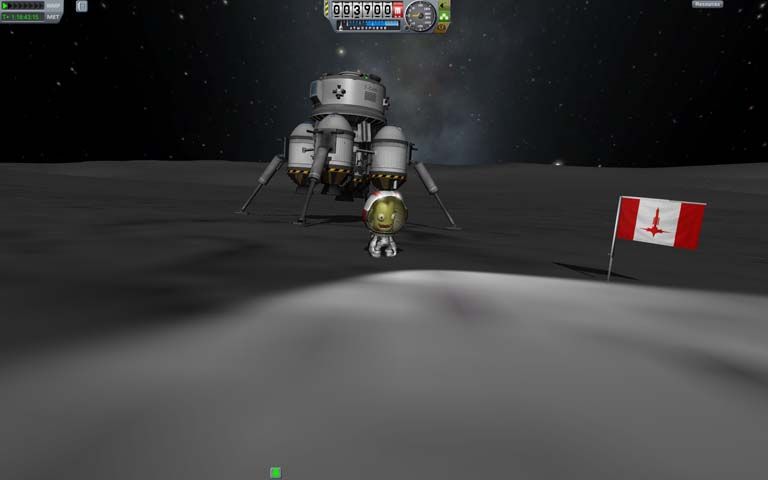Open the Resources panel
Viewport: 768px width, 480px height.
[x=707, y=4]
